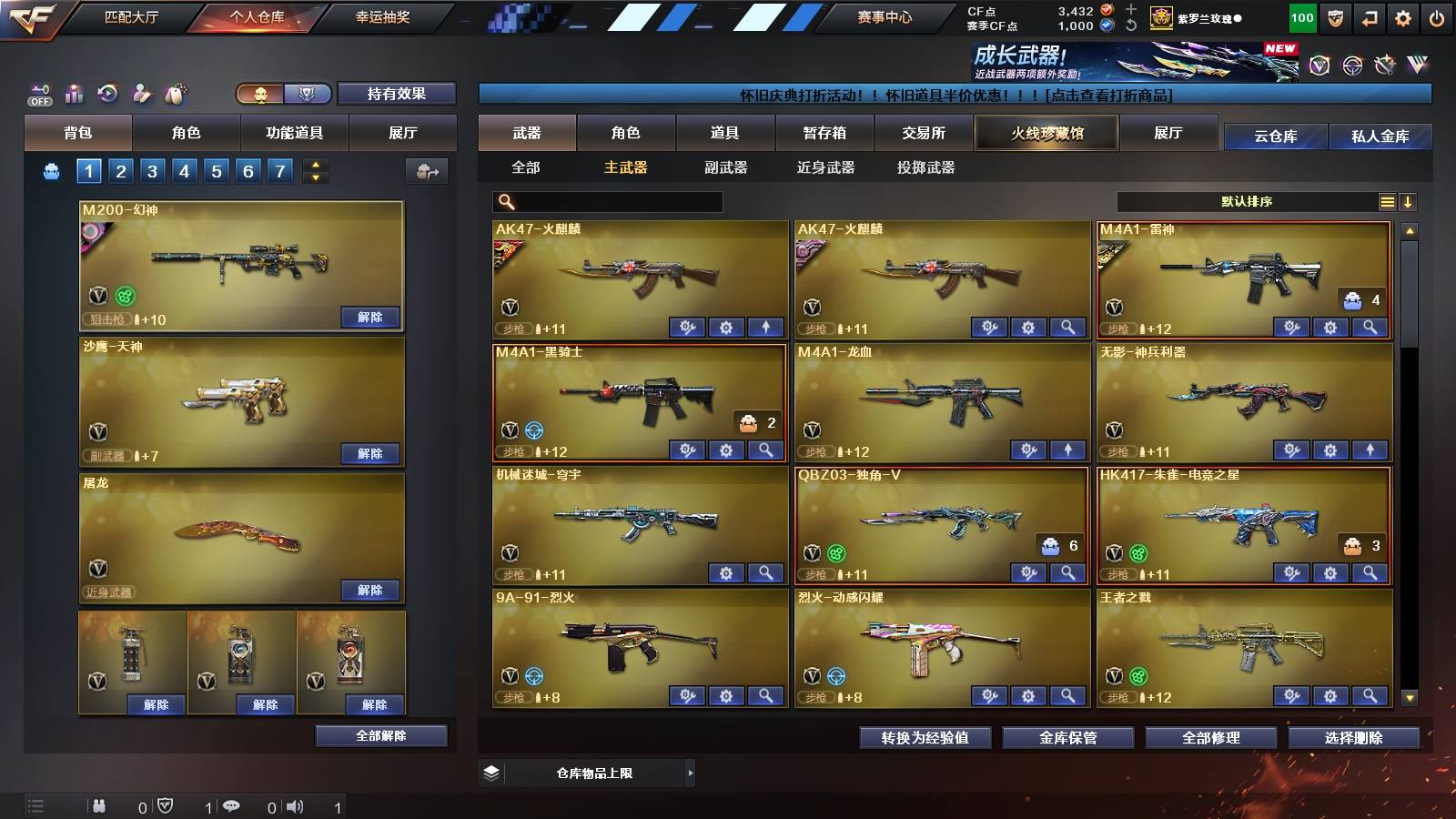1456x819 pixels.
Task: Click the descending sort arrow beside 默认排序
Action: pos(1409,201)
